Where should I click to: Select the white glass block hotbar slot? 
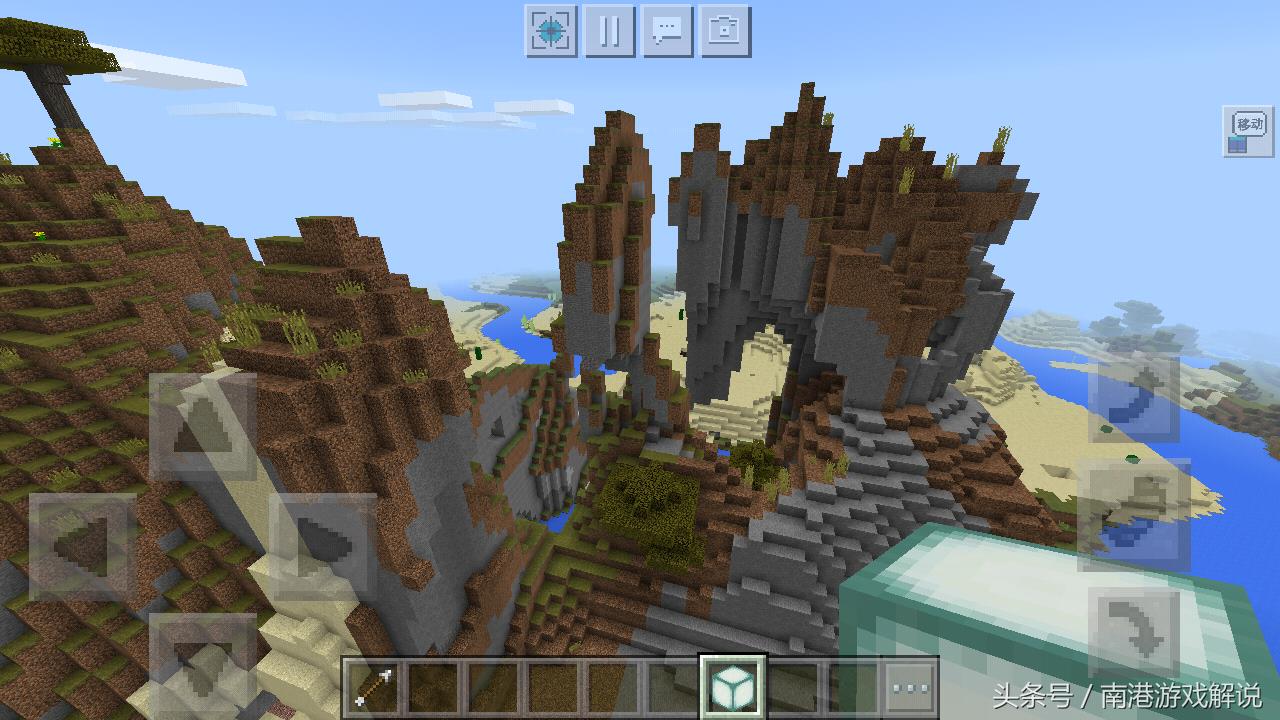pyautogui.click(x=733, y=687)
